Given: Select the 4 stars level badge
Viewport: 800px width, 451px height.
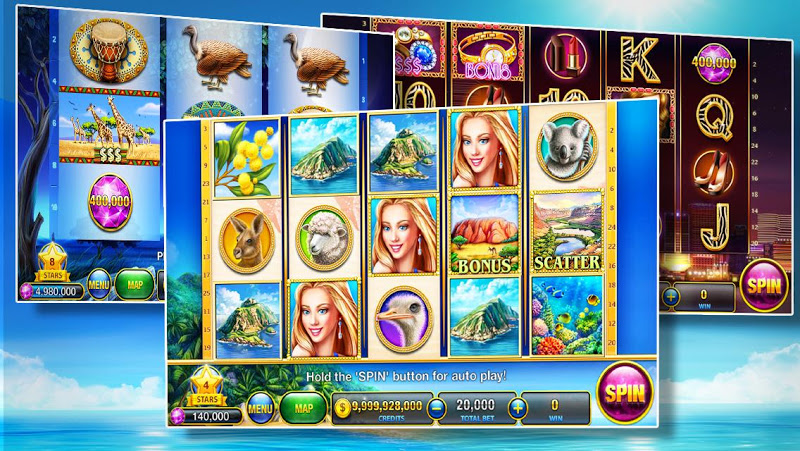Looking at the screenshot, I should point(203,384).
